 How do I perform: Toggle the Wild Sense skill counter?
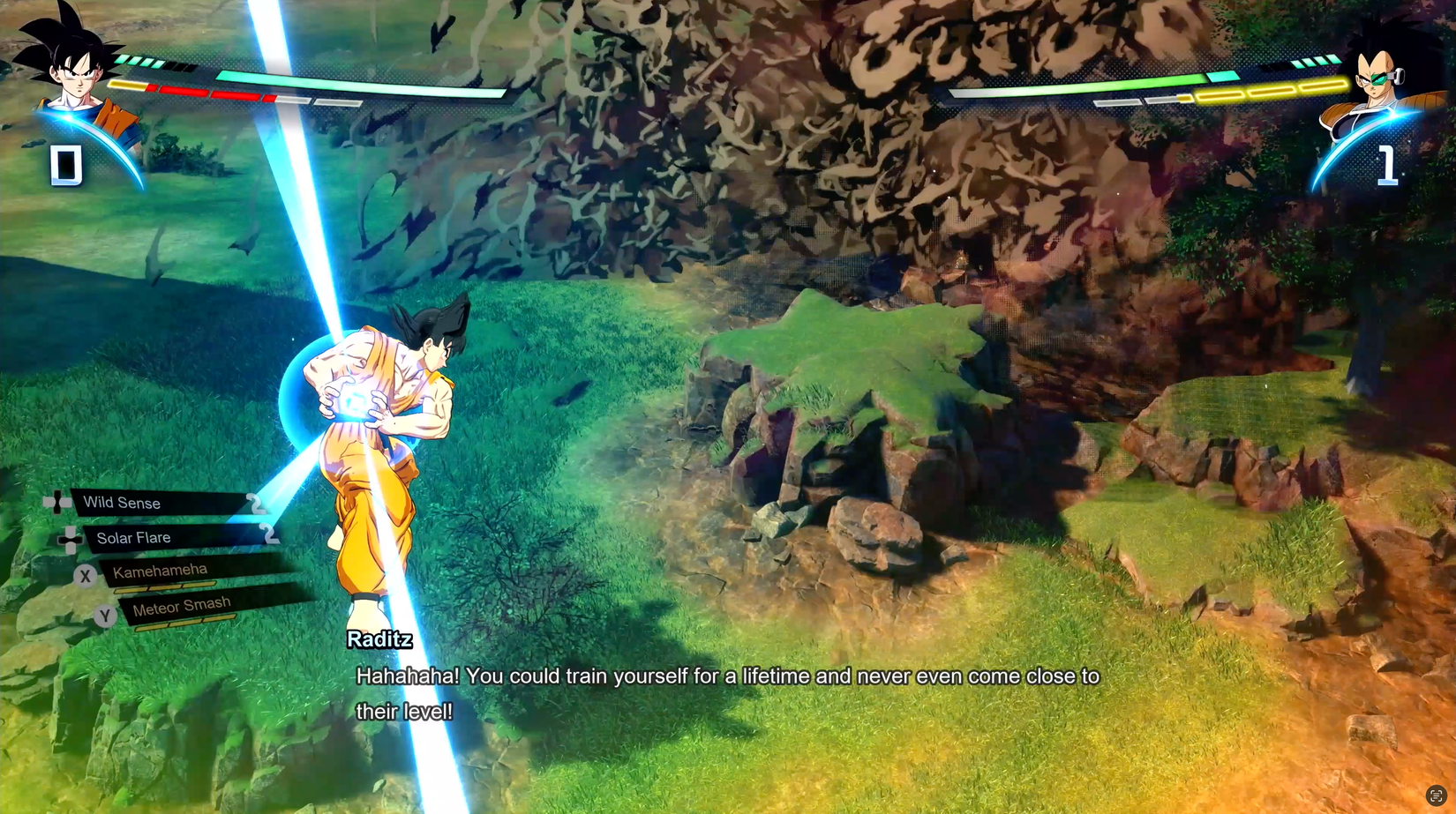[x=257, y=503]
